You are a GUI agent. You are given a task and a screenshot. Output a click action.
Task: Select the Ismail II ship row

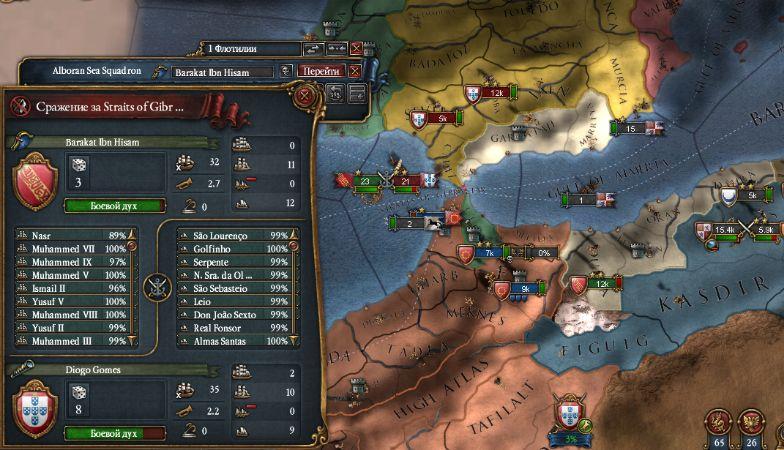point(71,288)
